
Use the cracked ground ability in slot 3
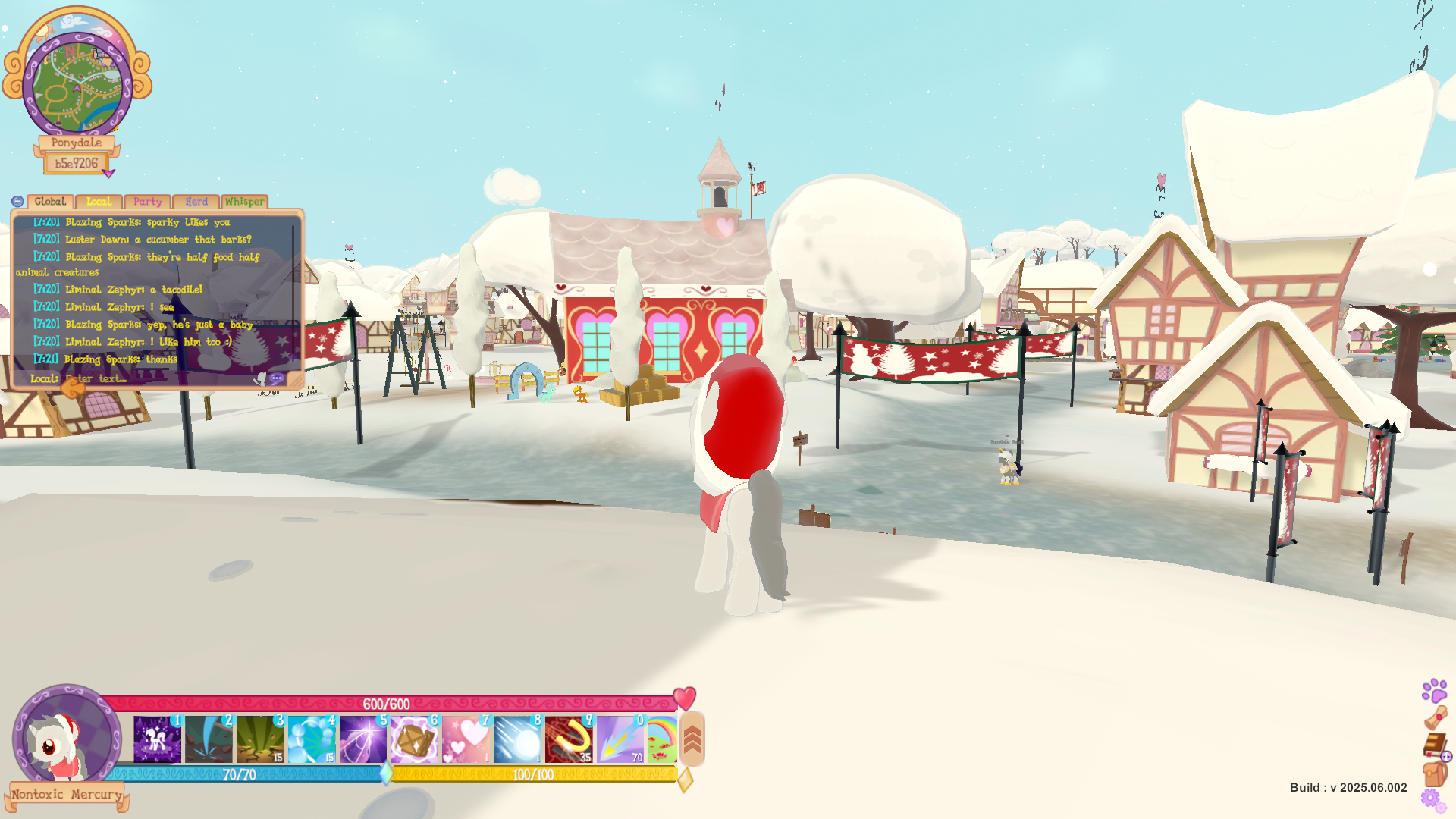click(260, 739)
